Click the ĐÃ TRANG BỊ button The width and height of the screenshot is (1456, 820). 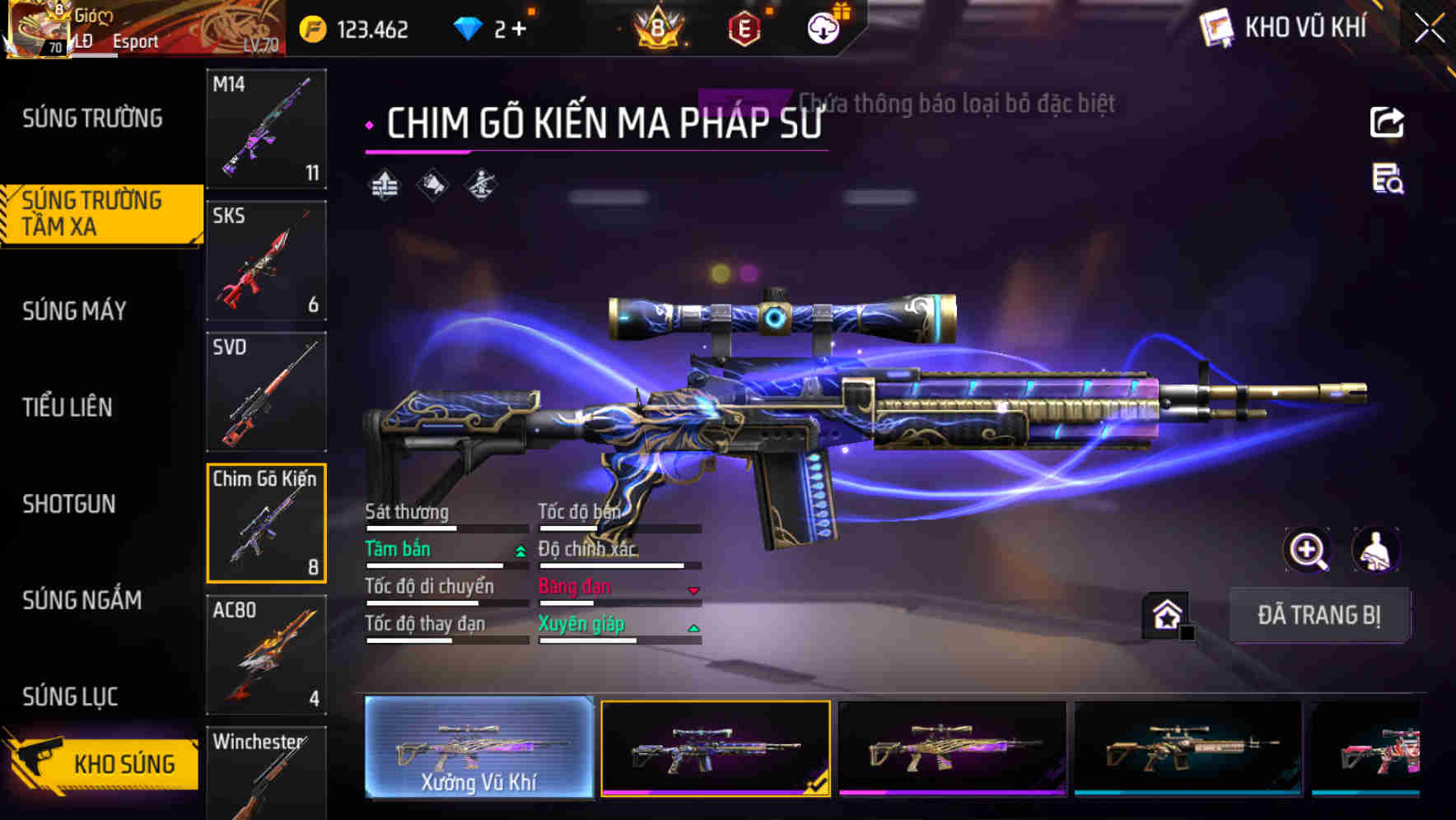[x=1319, y=614]
